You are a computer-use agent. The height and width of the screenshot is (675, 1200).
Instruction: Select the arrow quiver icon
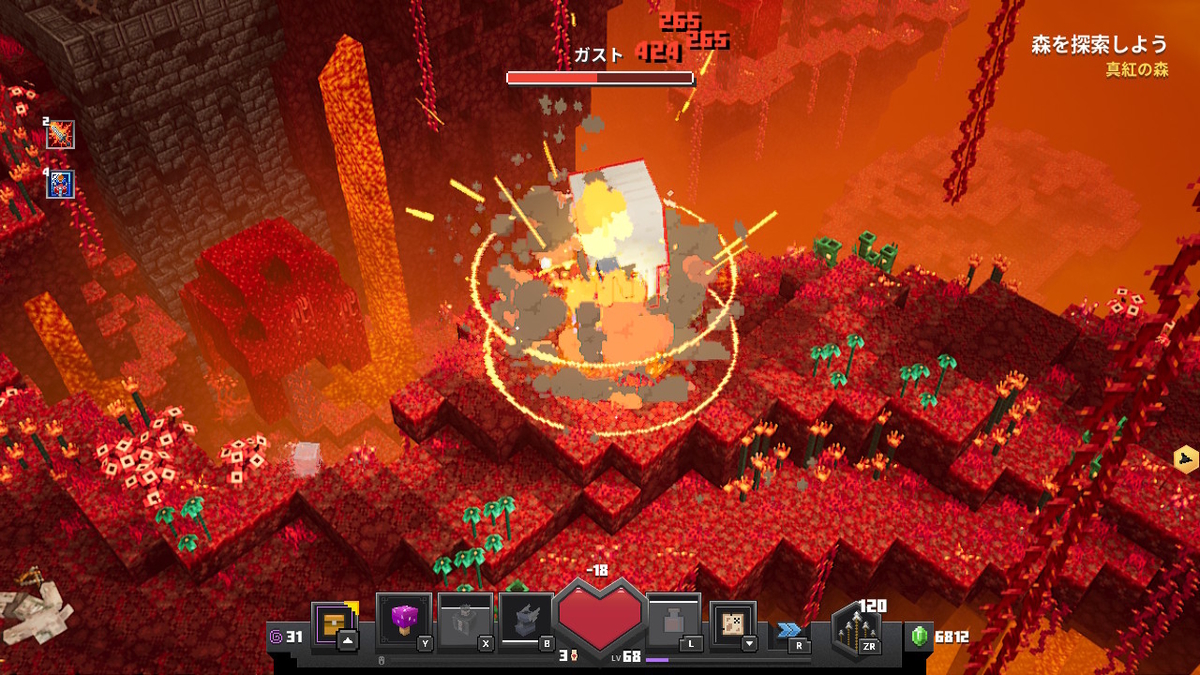[x=856, y=632]
